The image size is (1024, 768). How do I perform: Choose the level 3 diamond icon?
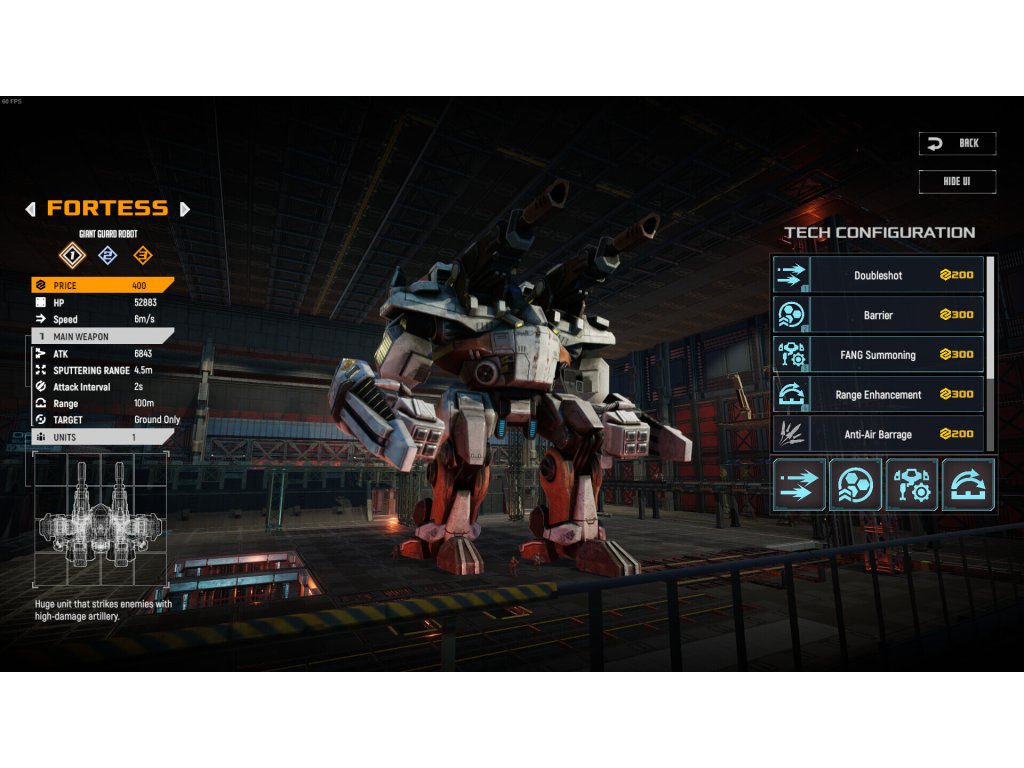pos(142,256)
